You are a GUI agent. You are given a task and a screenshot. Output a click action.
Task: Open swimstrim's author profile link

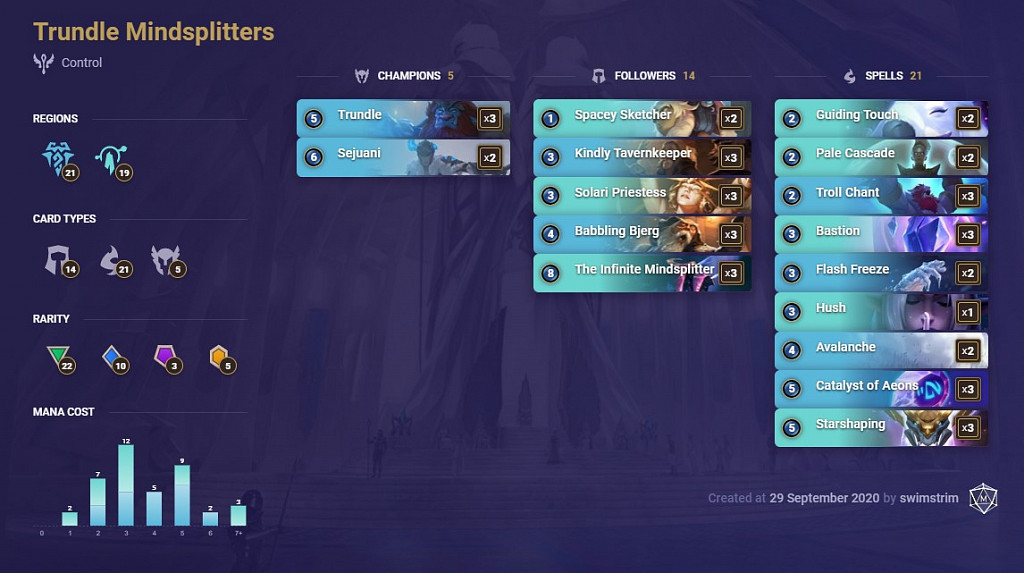929,498
